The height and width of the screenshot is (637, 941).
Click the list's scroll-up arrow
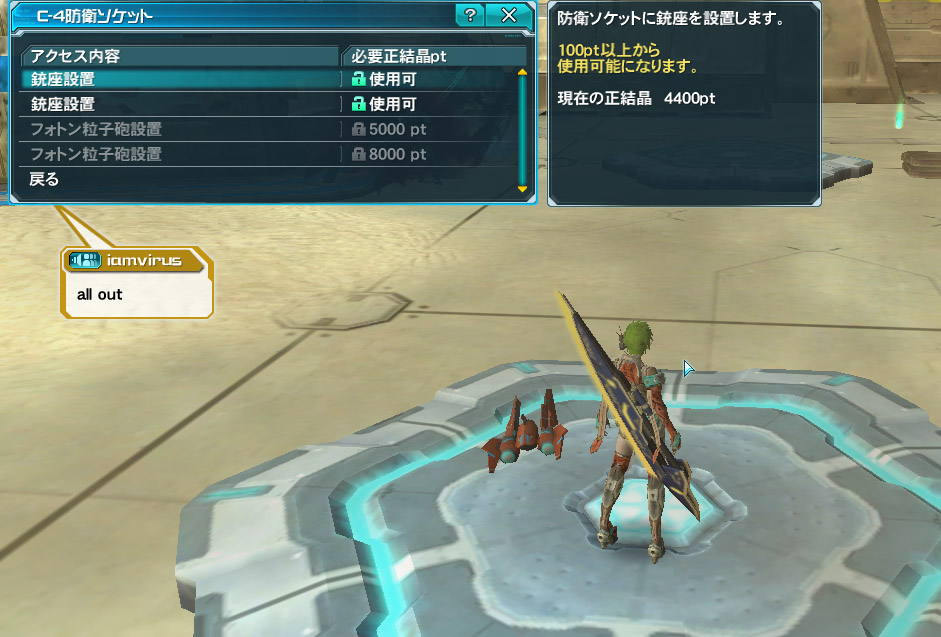pos(522,72)
